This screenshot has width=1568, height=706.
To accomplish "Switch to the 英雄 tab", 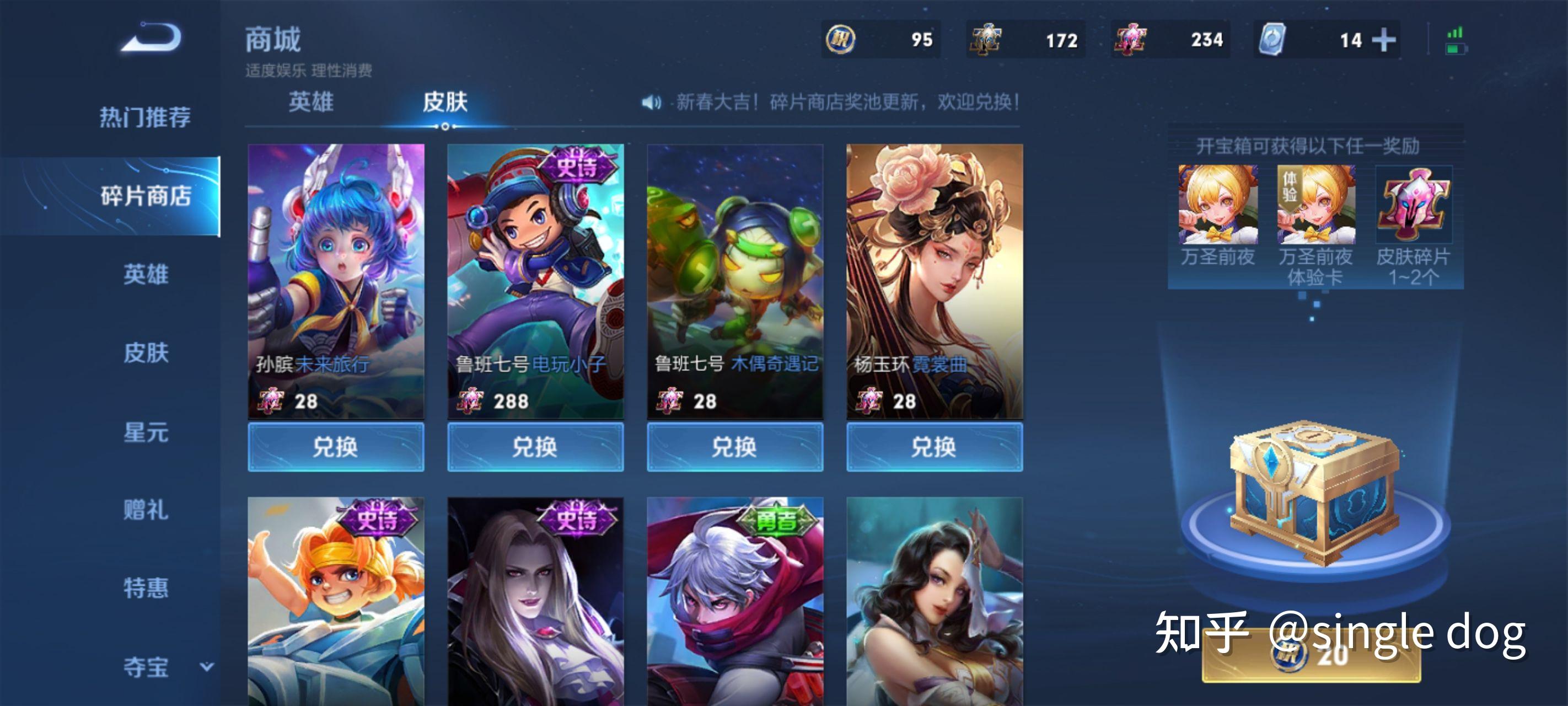I will 310,101.
